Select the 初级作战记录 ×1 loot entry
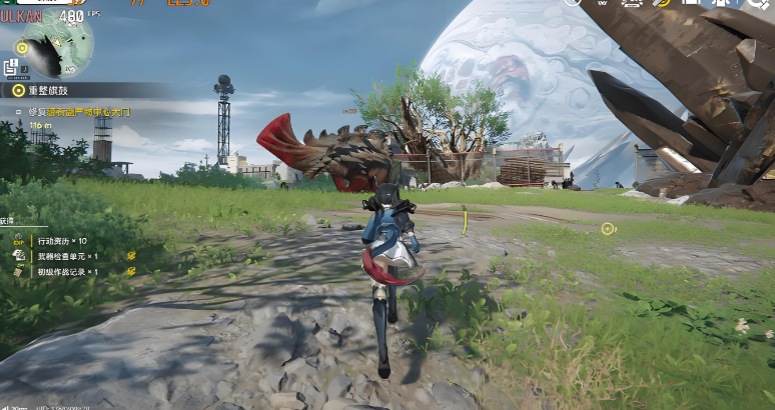775x410 pixels. coord(66,271)
